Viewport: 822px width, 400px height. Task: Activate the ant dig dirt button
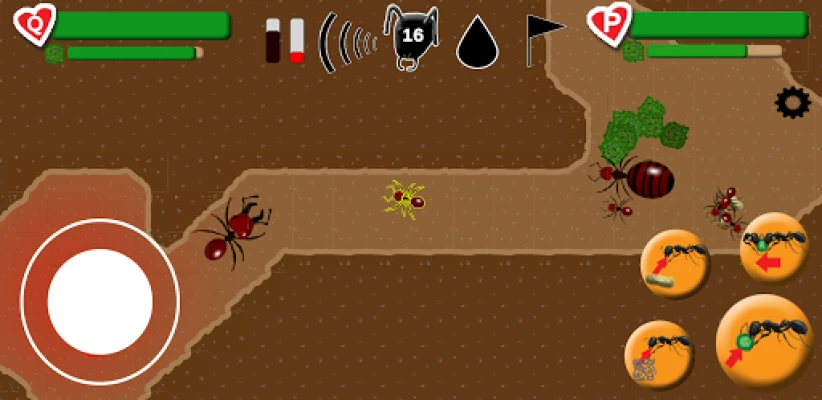pos(659,355)
